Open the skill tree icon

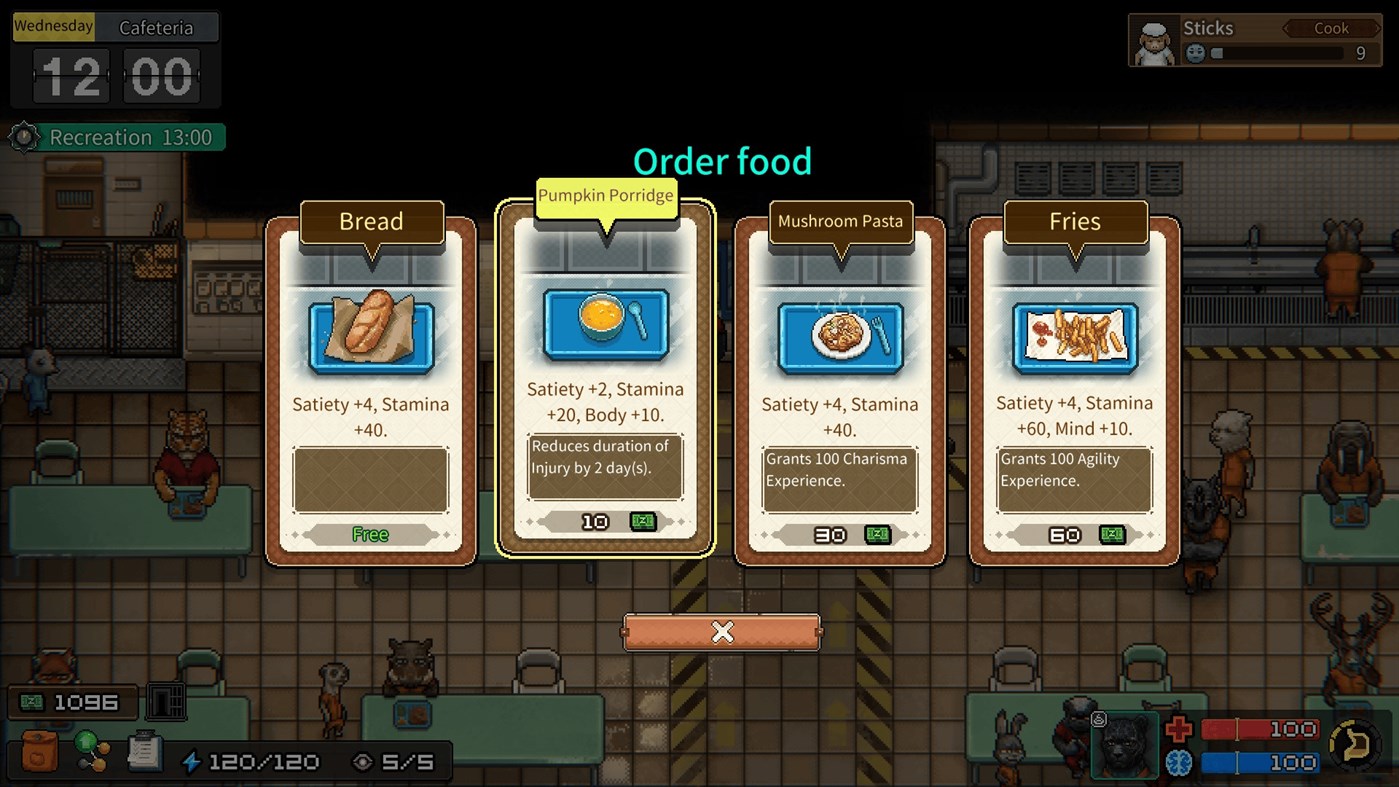coord(92,752)
